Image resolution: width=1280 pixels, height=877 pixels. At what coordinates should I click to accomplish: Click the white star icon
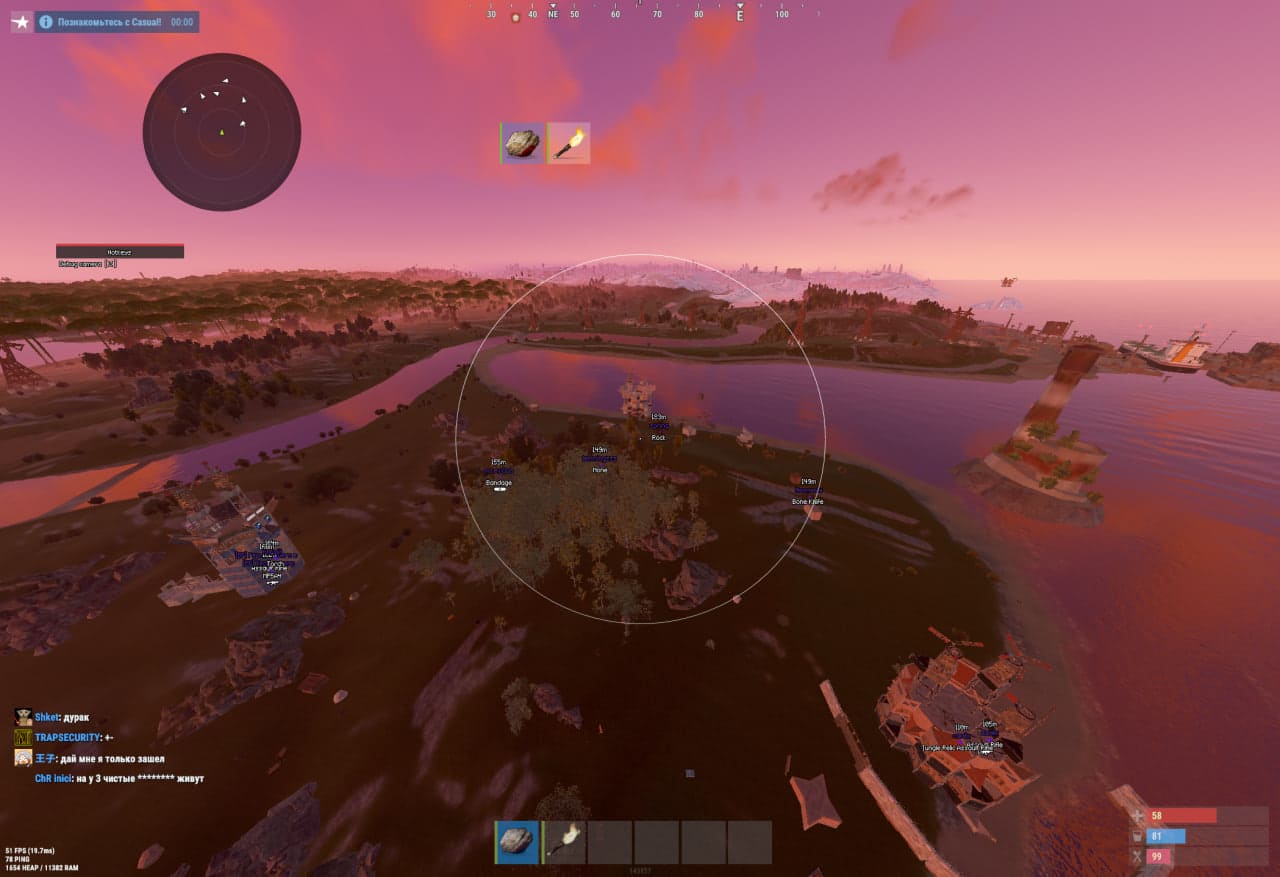[21, 21]
